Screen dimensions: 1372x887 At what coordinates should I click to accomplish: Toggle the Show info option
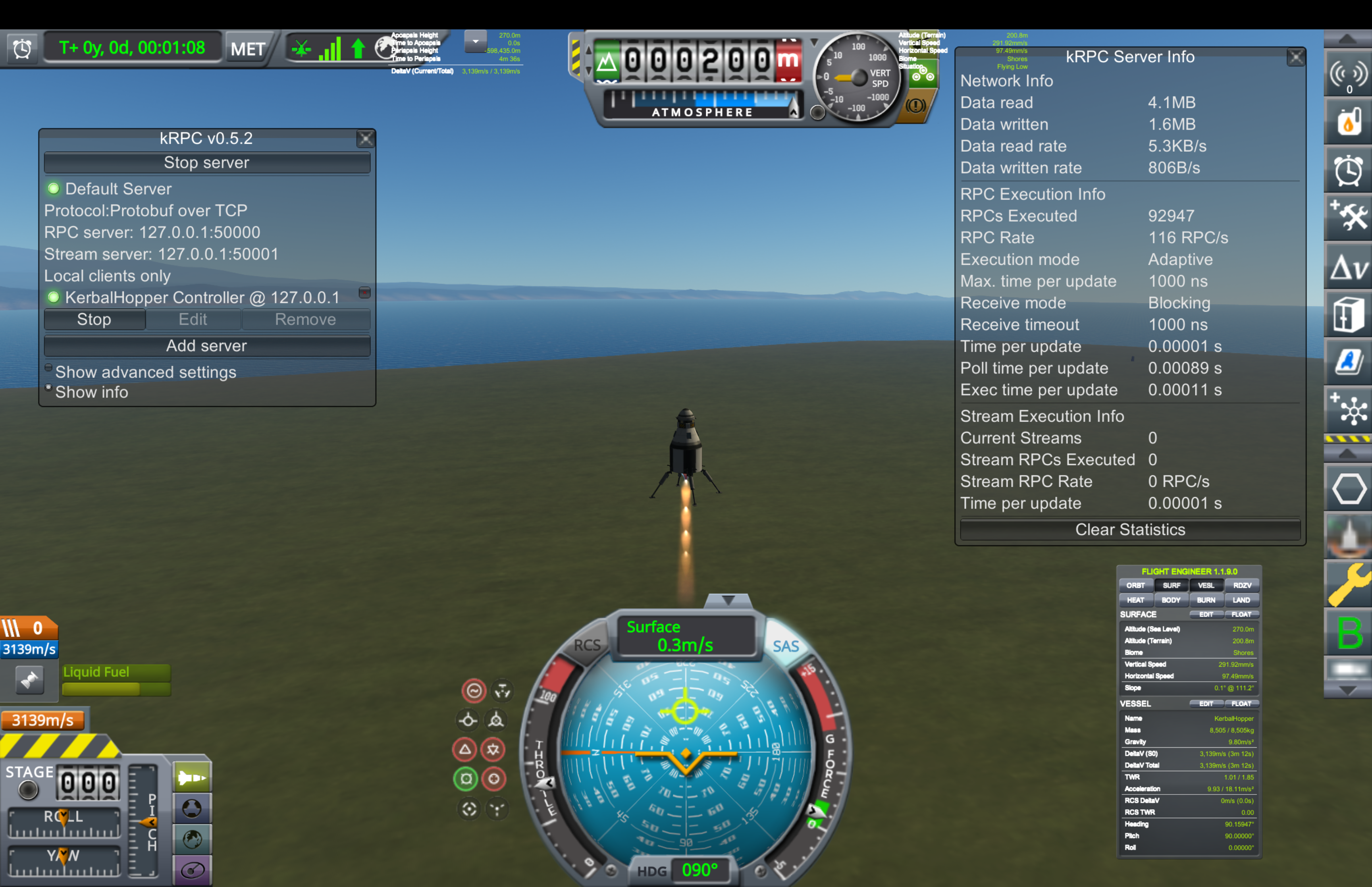point(49,389)
